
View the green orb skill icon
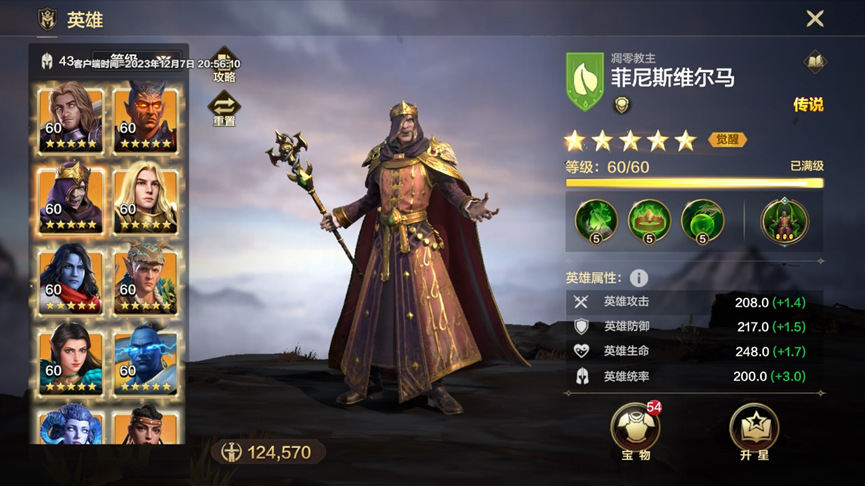tap(702, 220)
